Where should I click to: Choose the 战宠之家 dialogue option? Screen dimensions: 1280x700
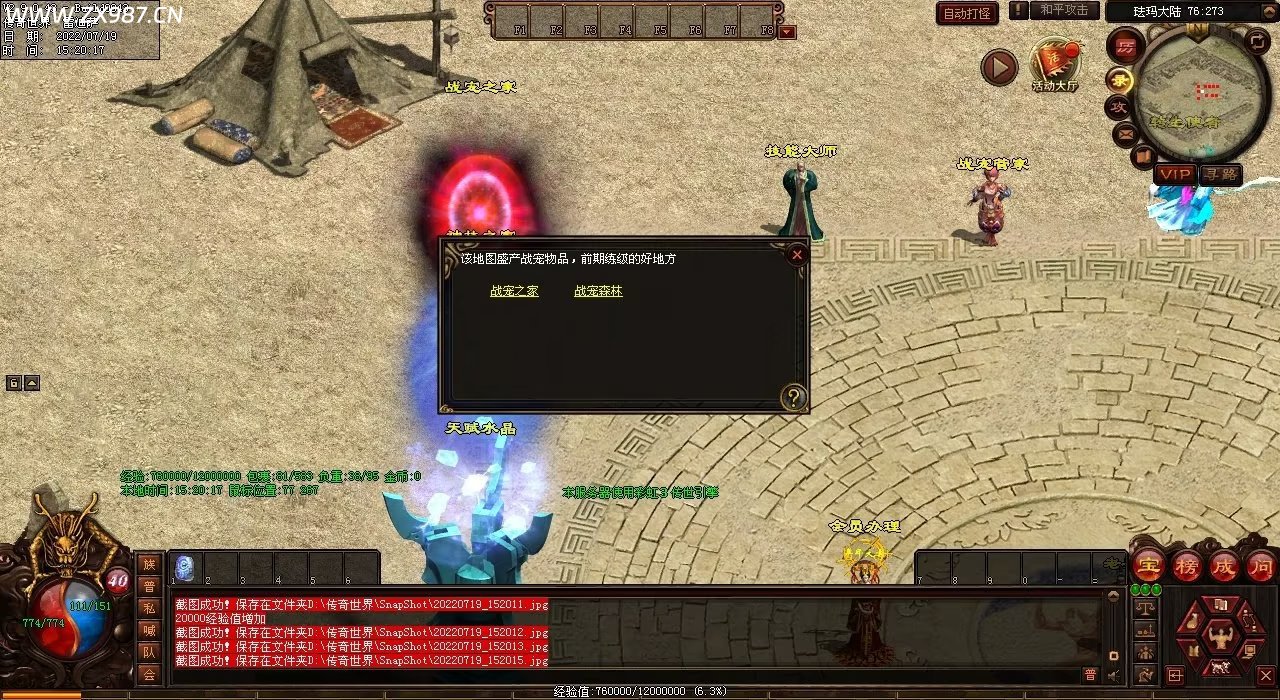(x=514, y=292)
